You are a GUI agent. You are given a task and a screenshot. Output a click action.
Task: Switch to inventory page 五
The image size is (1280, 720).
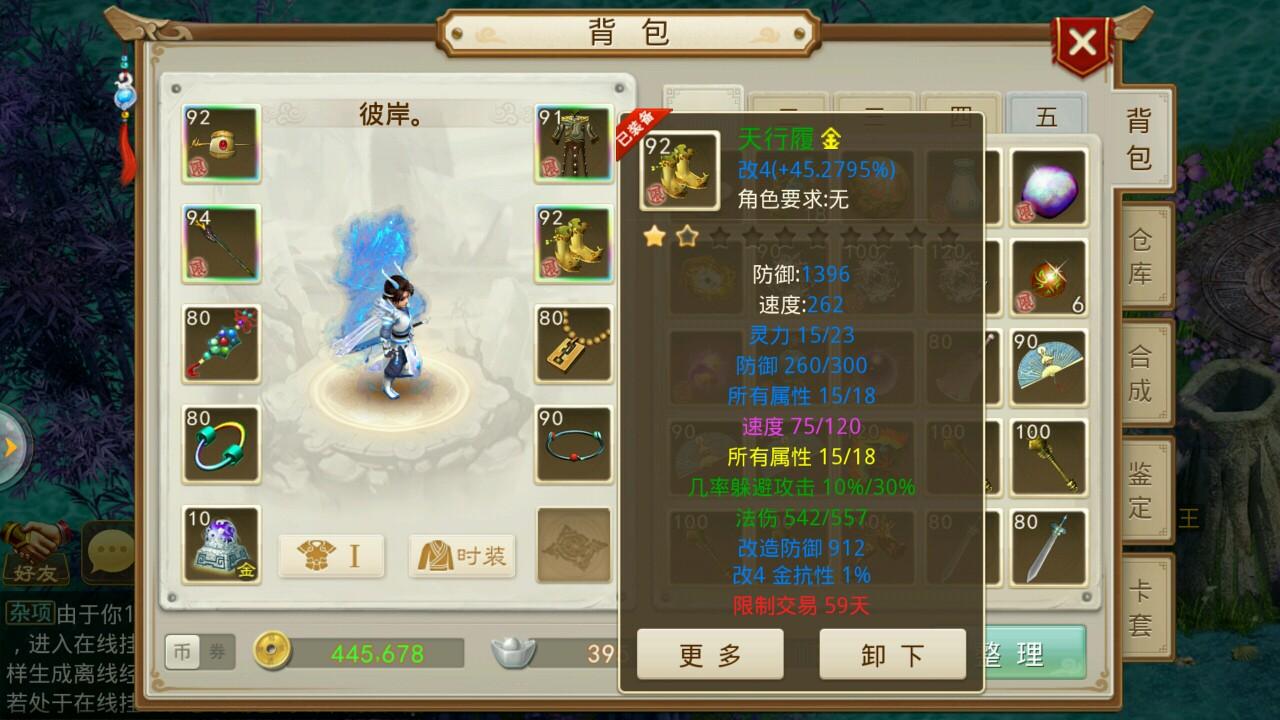pyautogui.click(x=1046, y=117)
